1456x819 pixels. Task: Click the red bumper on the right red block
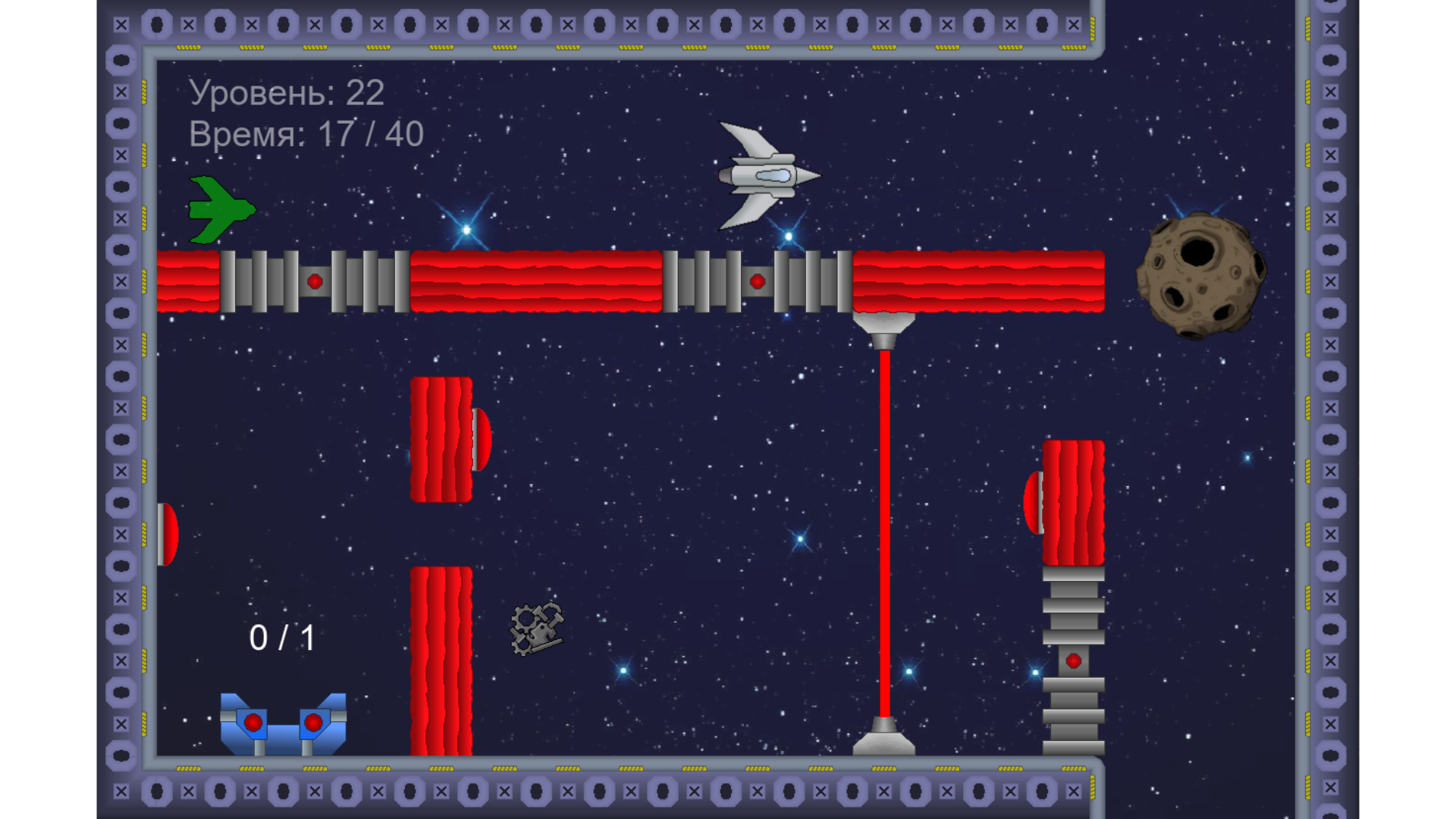click(1033, 502)
